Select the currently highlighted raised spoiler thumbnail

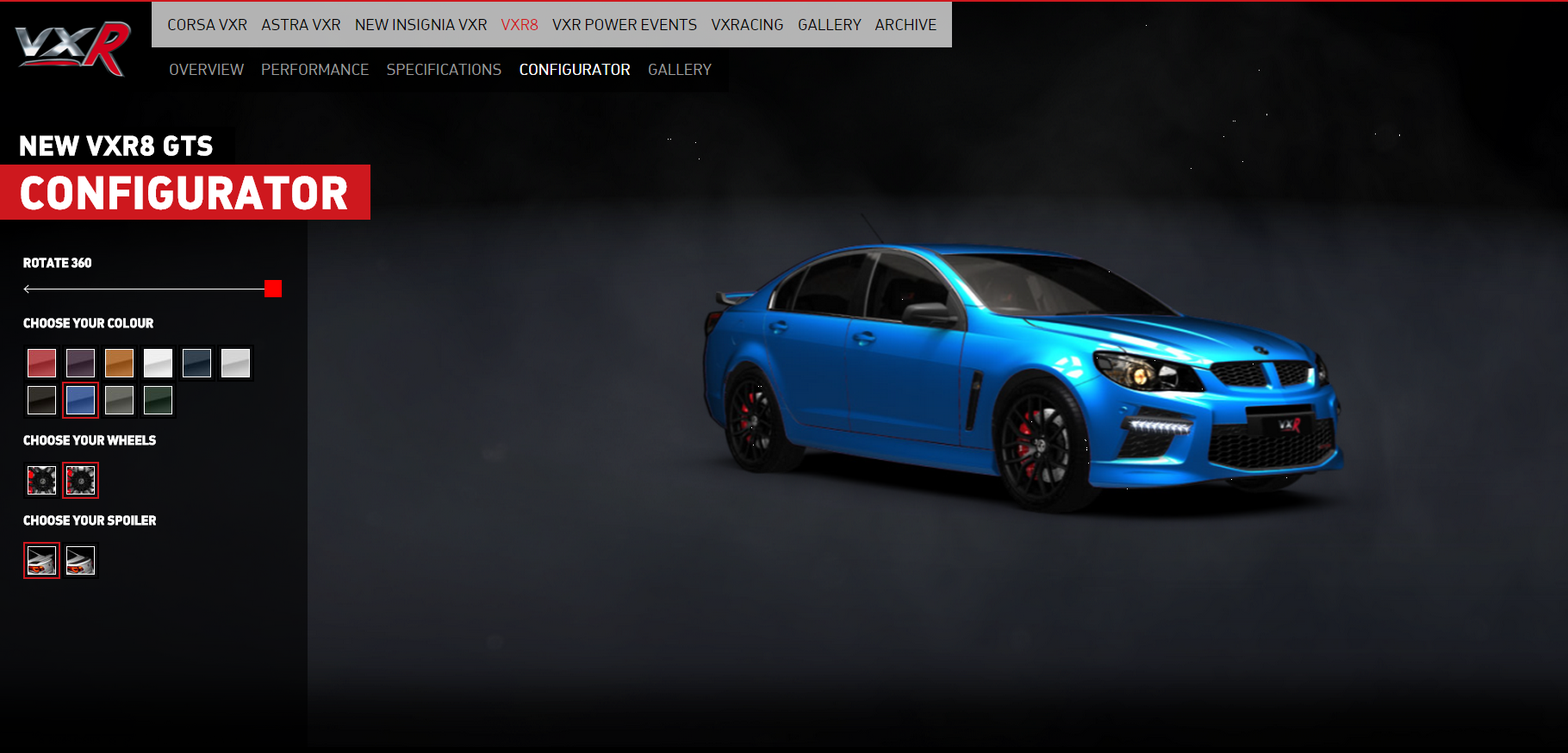(x=41, y=560)
